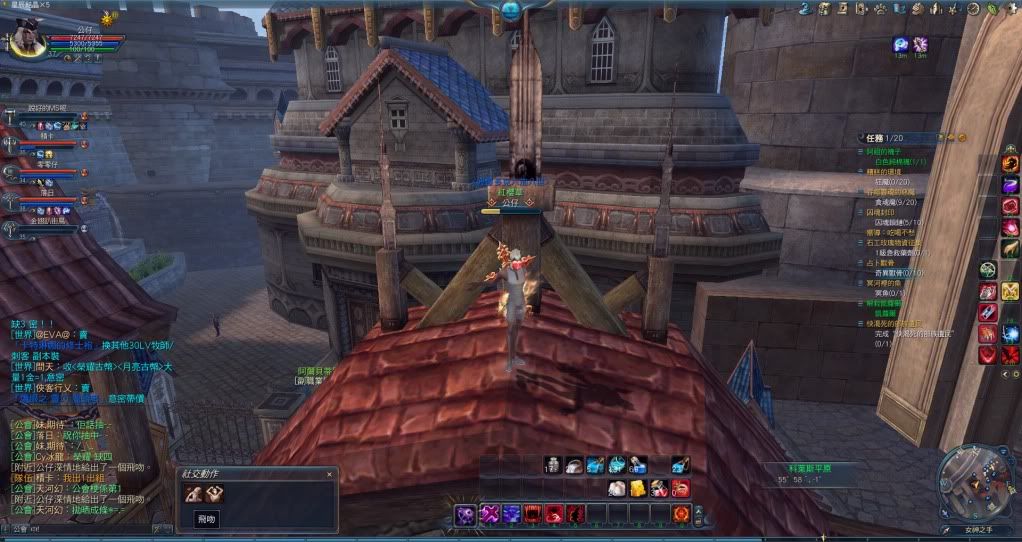The image size is (1022, 542).
Task: Select the purple eye skill beside the hotbar
Action: 465,514
